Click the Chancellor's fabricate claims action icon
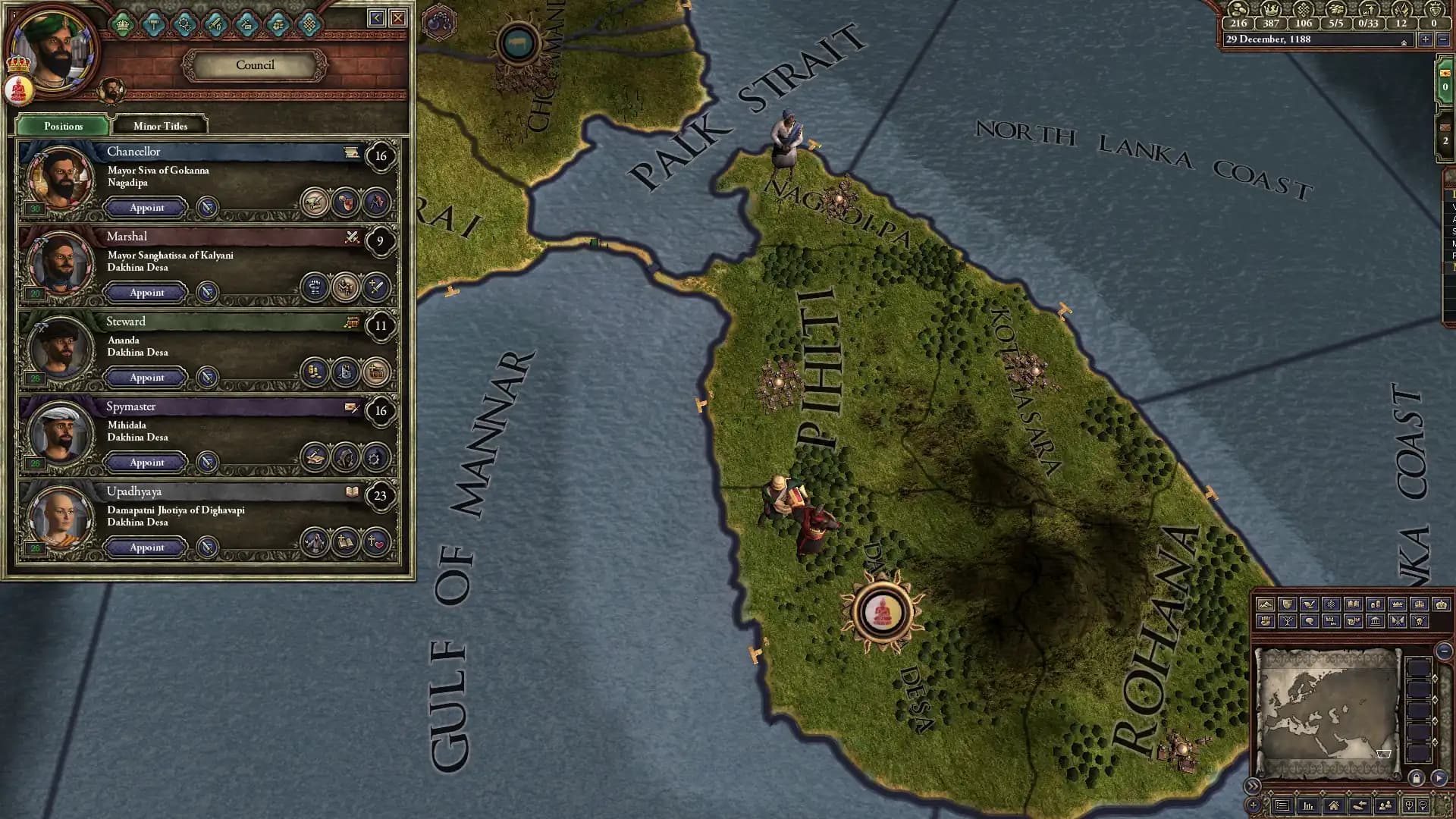Screen dimensions: 1456x819 pyautogui.click(x=314, y=203)
